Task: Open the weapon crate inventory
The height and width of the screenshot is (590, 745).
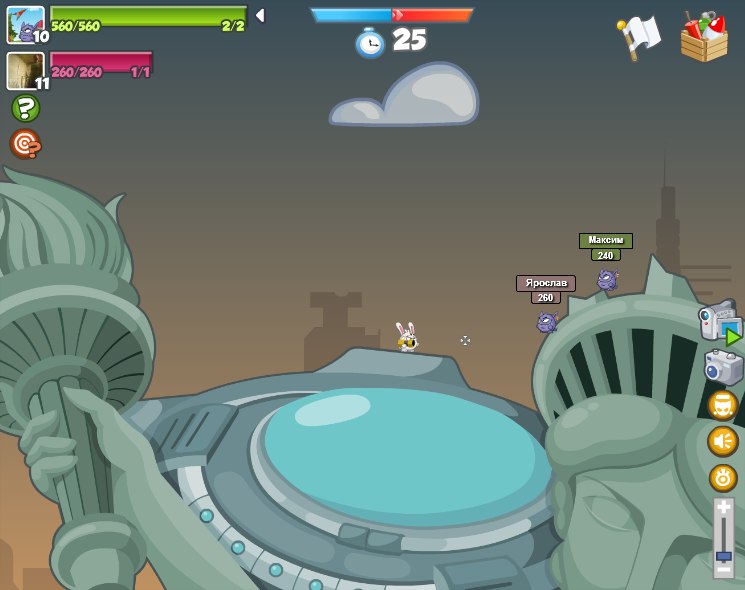Action: coord(704,38)
